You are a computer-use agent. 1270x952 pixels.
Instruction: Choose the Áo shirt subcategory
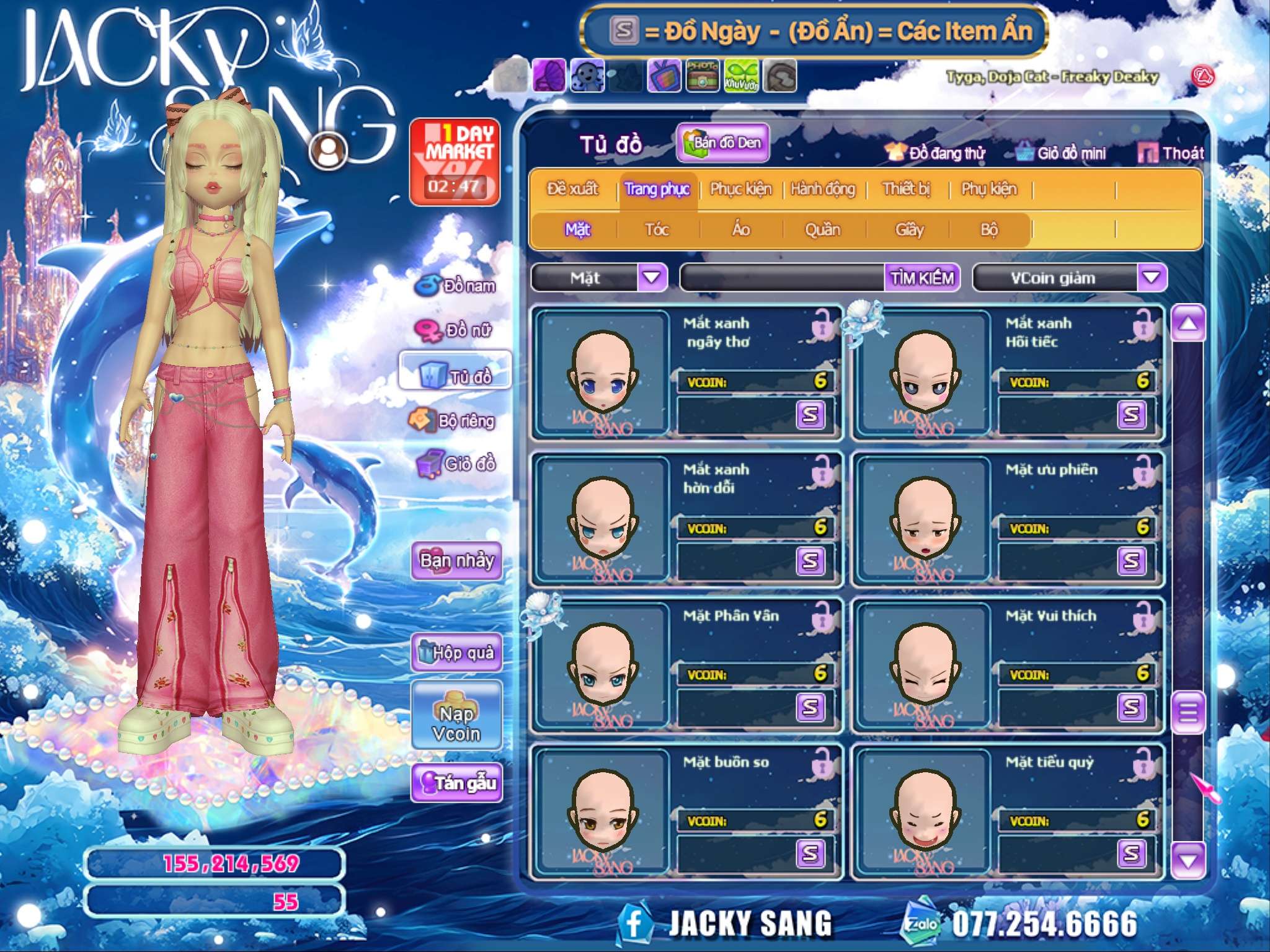[741, 230]
